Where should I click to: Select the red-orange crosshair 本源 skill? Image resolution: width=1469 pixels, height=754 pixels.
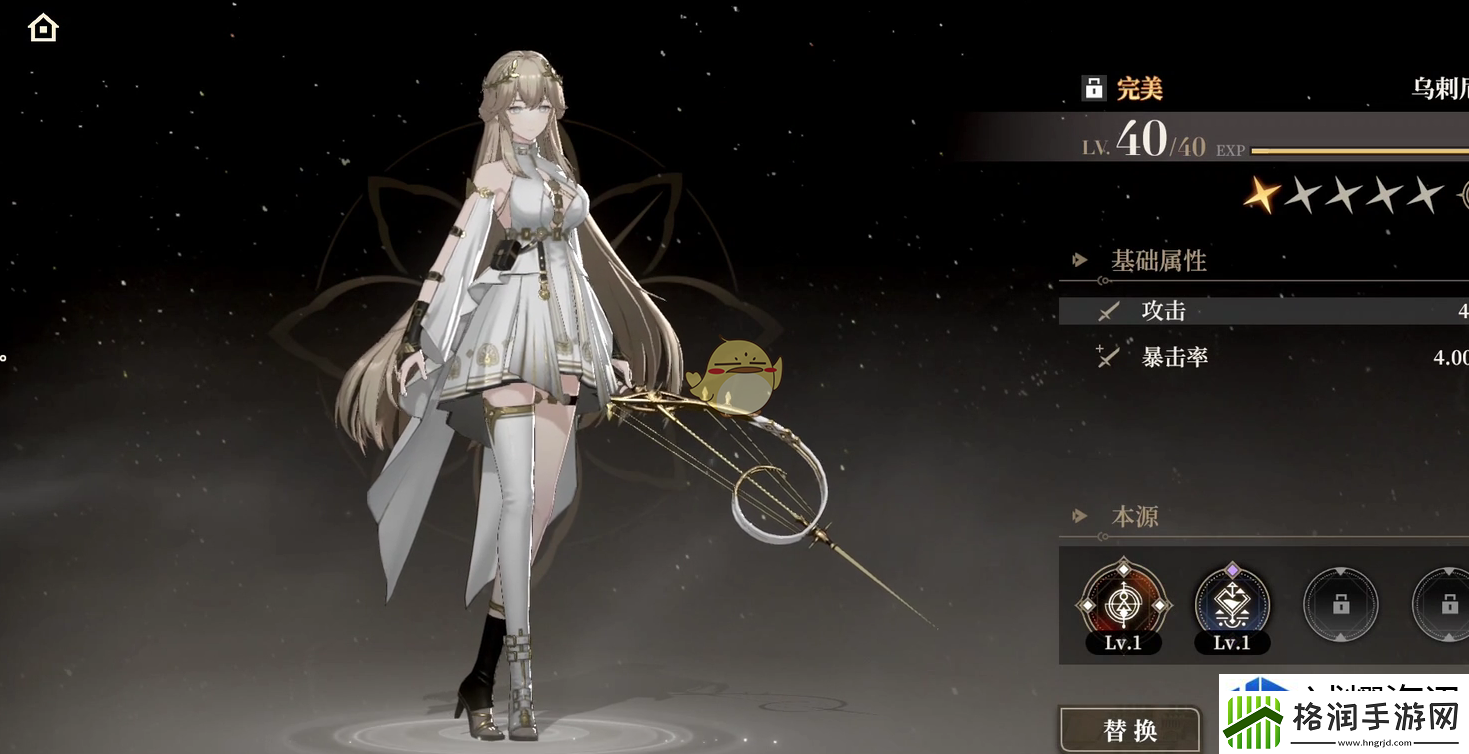coord(1122,604)
